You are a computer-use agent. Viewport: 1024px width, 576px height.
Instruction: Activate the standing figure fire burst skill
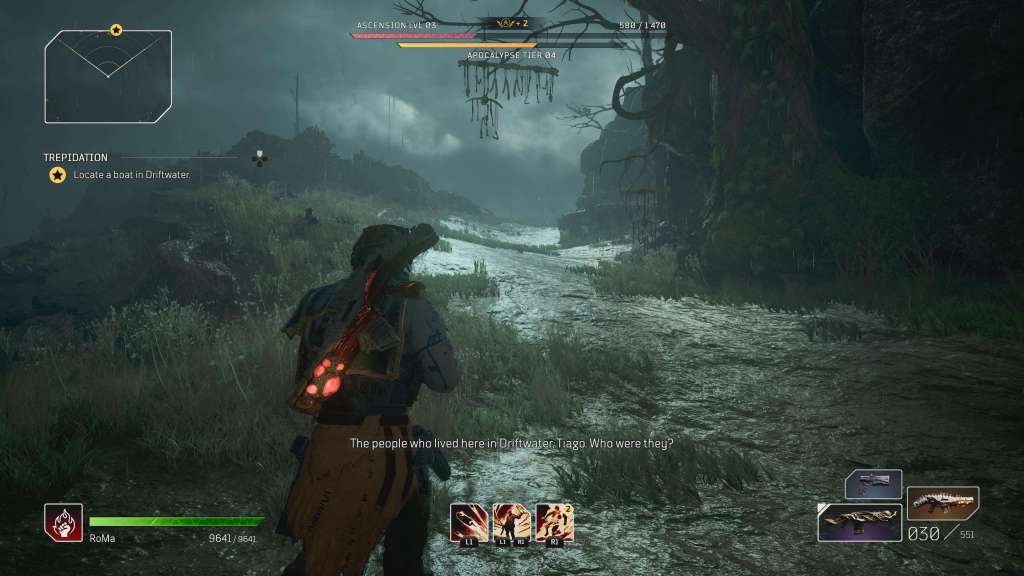[x=511, y=521]
